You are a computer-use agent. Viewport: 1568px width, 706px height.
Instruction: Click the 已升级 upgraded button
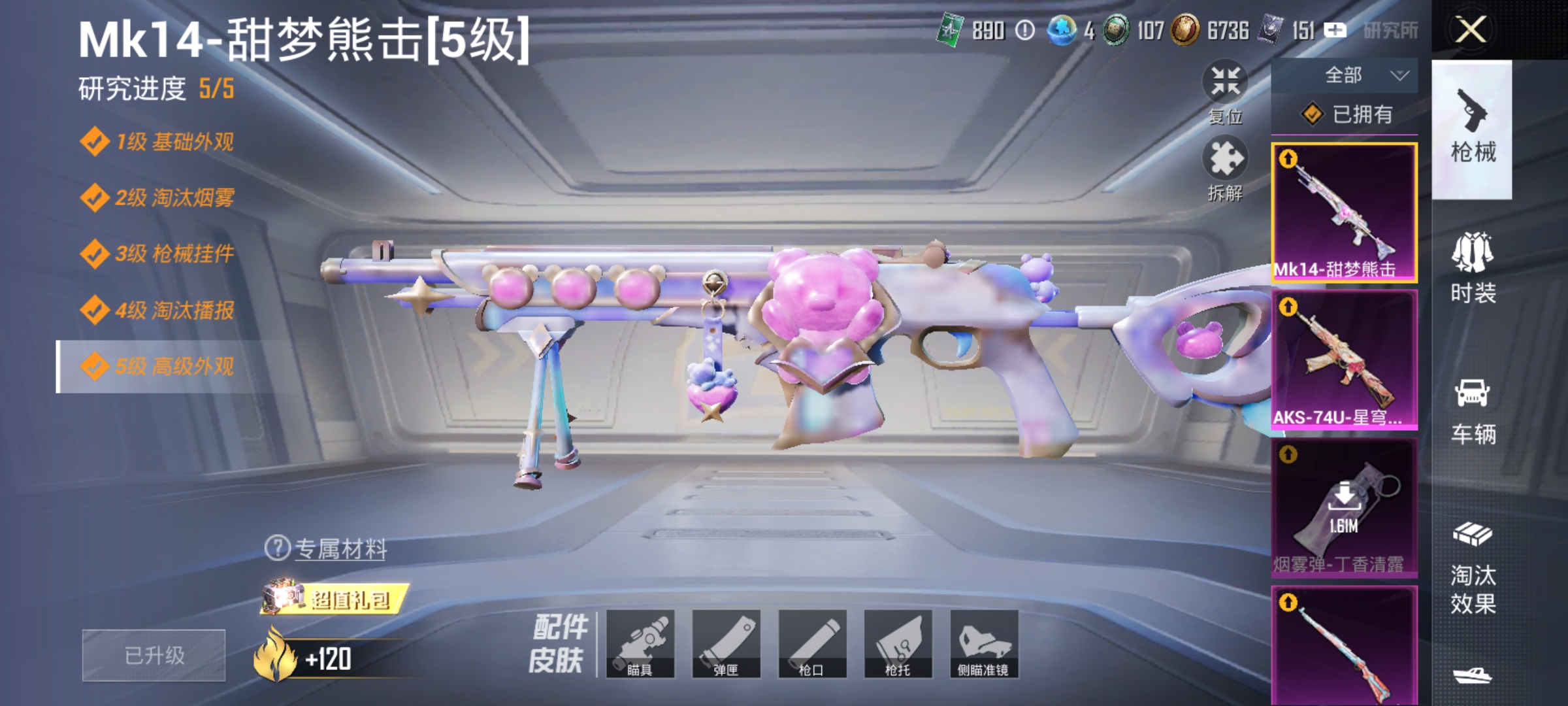153,655
